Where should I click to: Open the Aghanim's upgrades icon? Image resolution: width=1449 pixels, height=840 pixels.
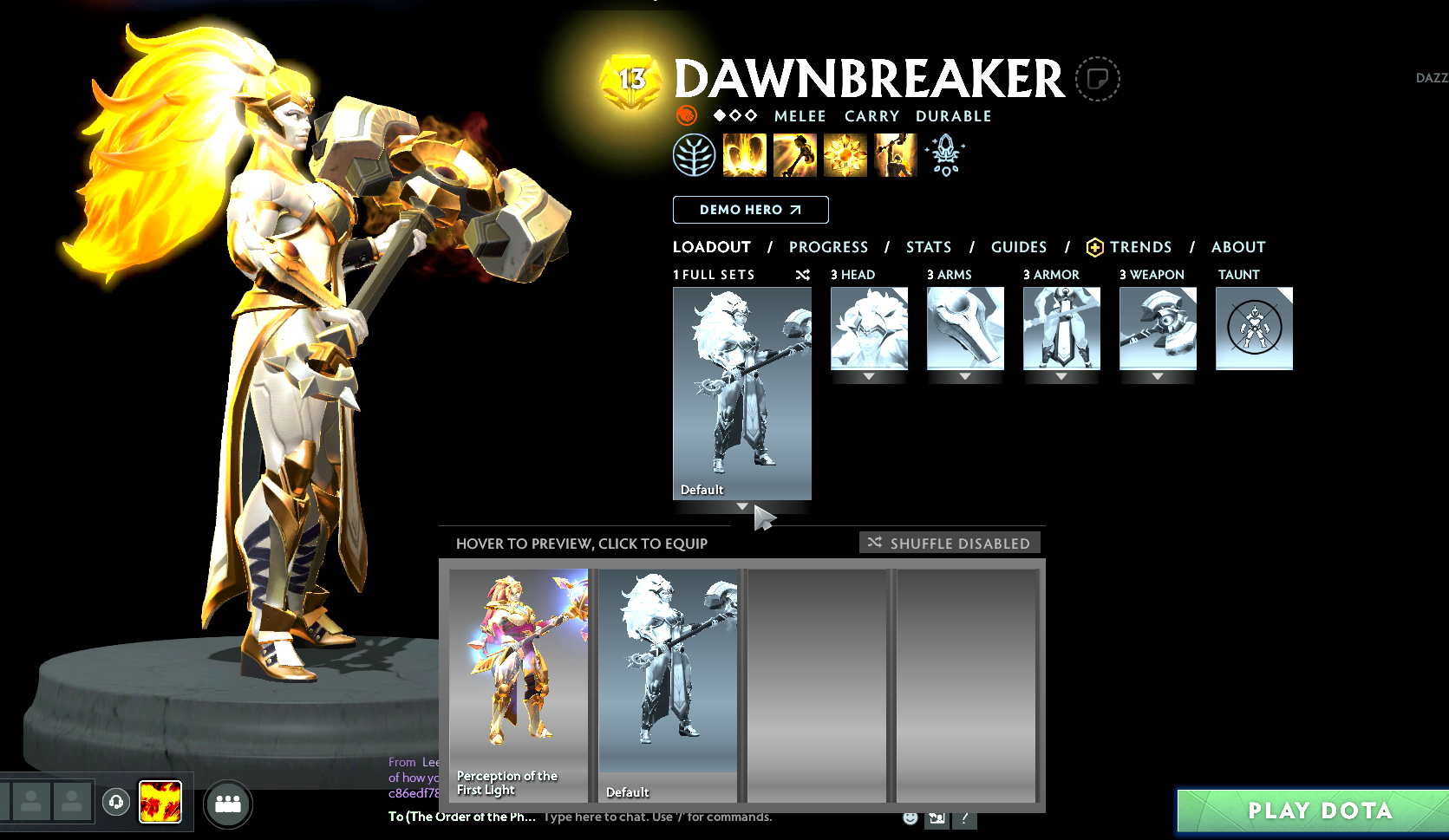[x=945, y=155]
